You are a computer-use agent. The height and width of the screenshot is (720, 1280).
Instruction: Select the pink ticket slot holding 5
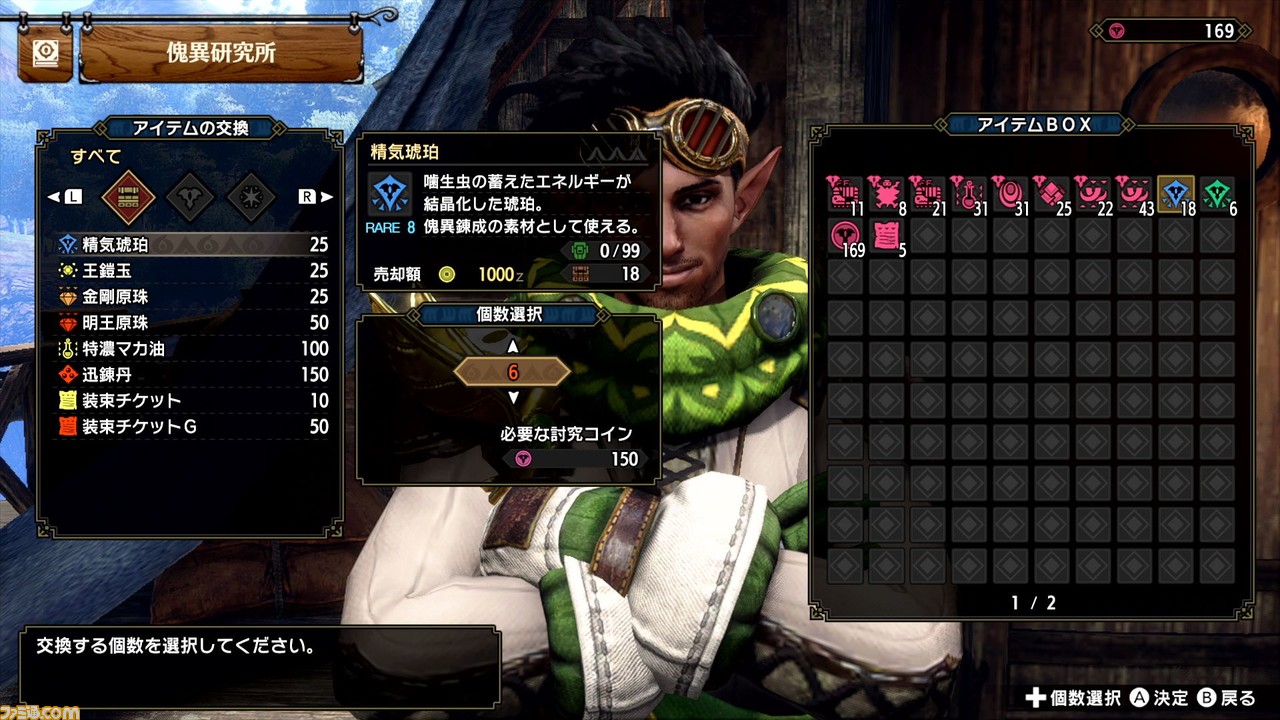coord(887,235)
